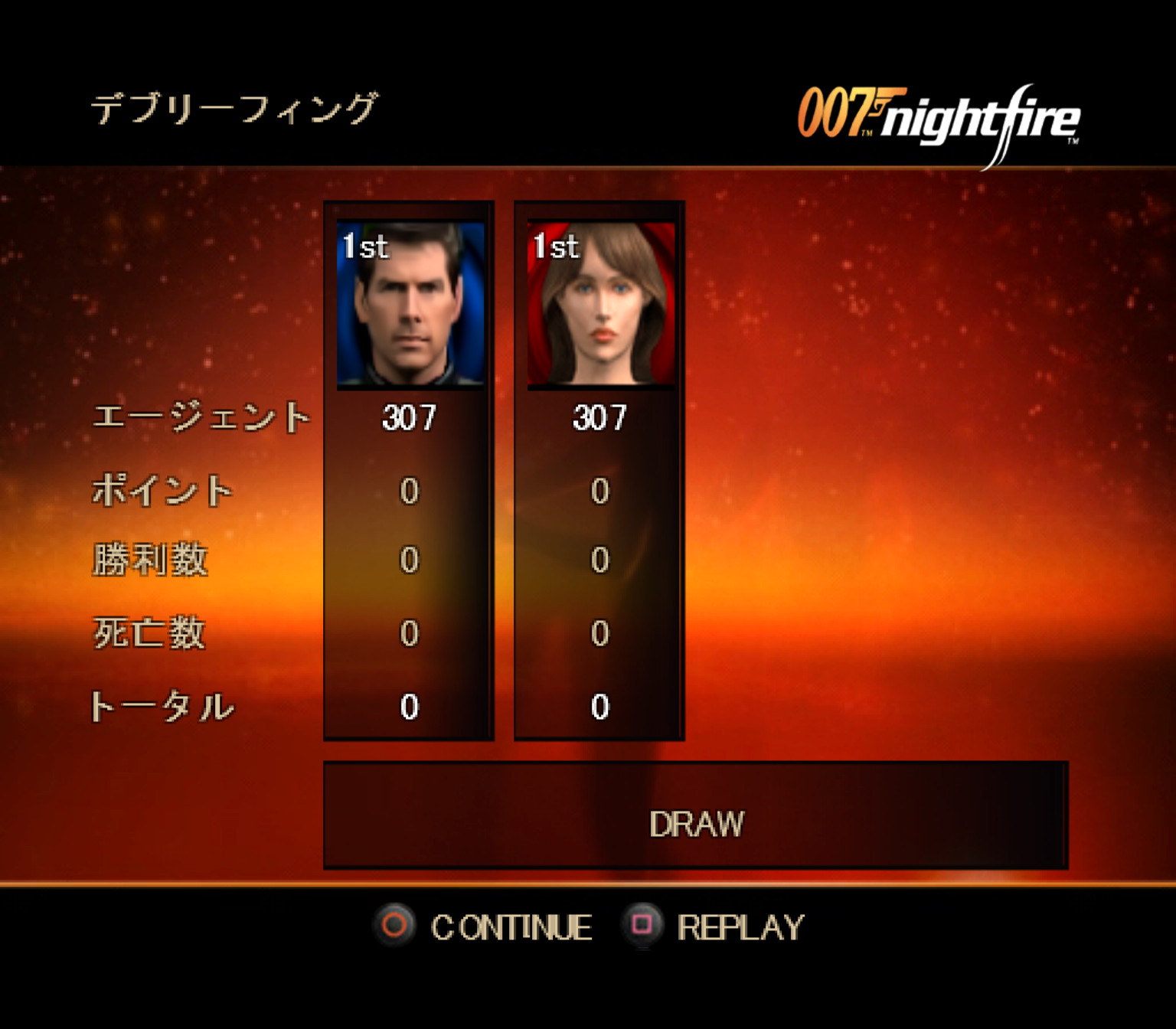Click the blue-suited male agent portrait

click(x=411, y=306)
